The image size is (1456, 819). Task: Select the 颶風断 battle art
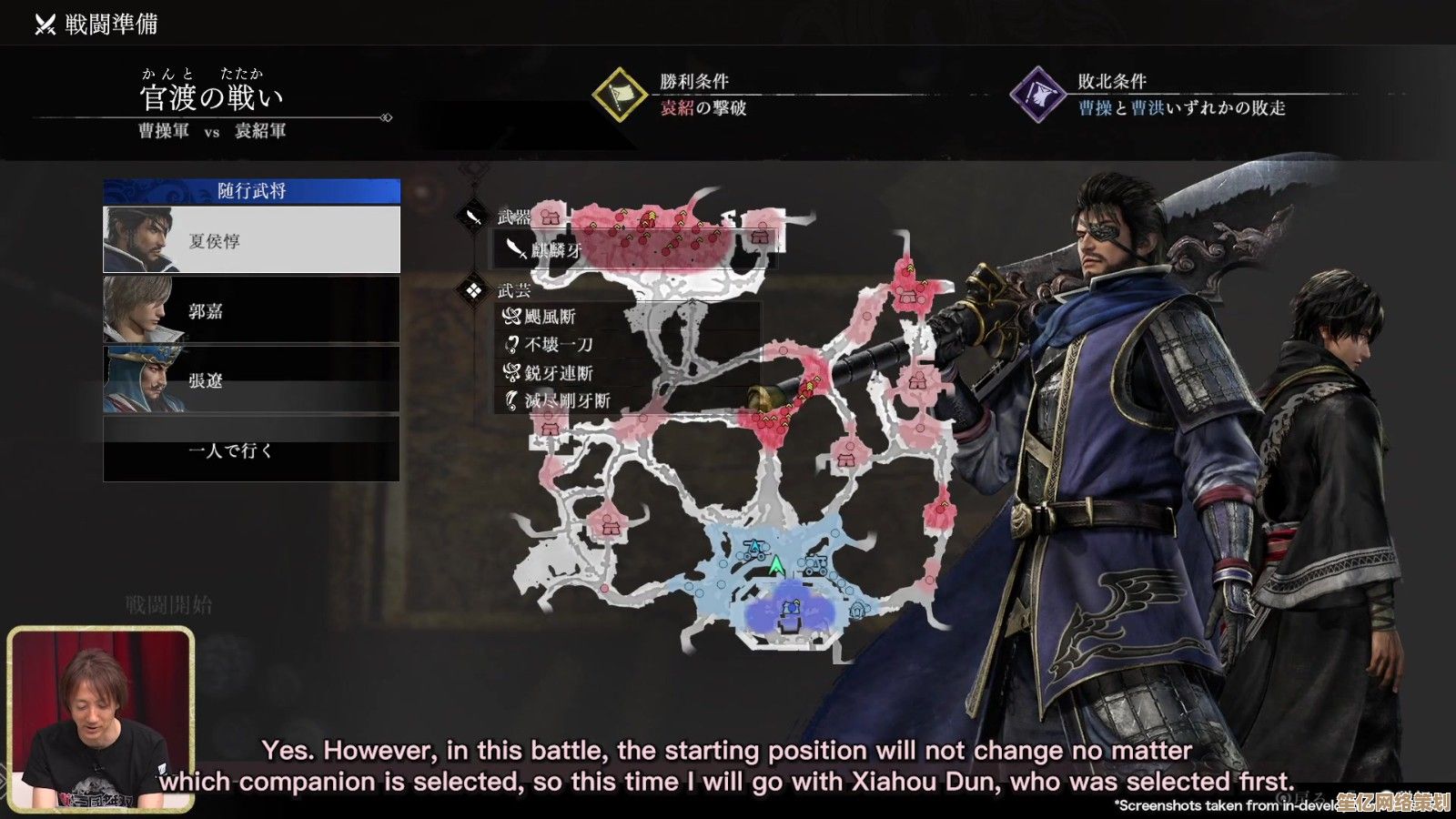pyautogui.click(x=550, y=317)
